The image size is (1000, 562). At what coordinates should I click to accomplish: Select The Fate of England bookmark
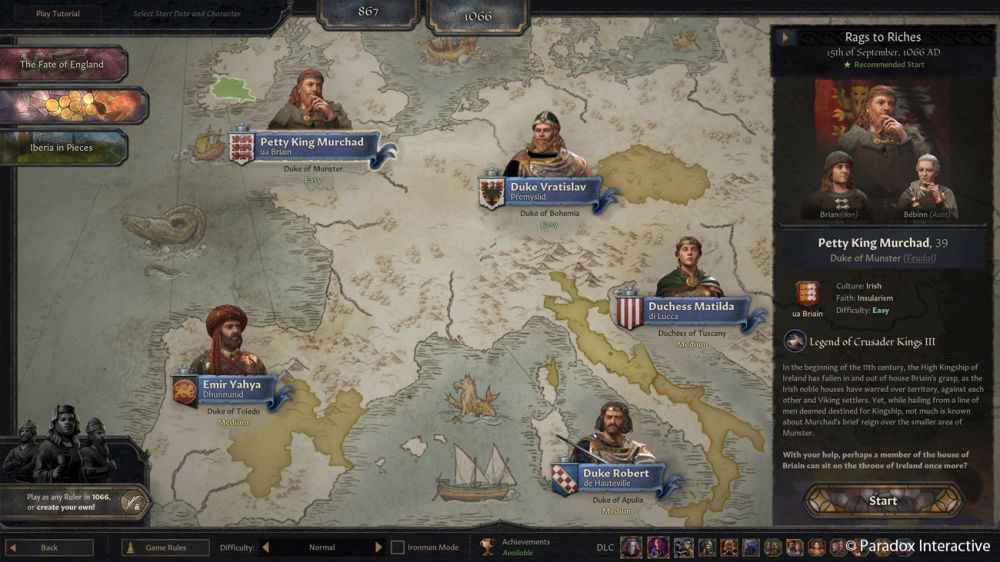pyautogui.click(x=62, y=64)
